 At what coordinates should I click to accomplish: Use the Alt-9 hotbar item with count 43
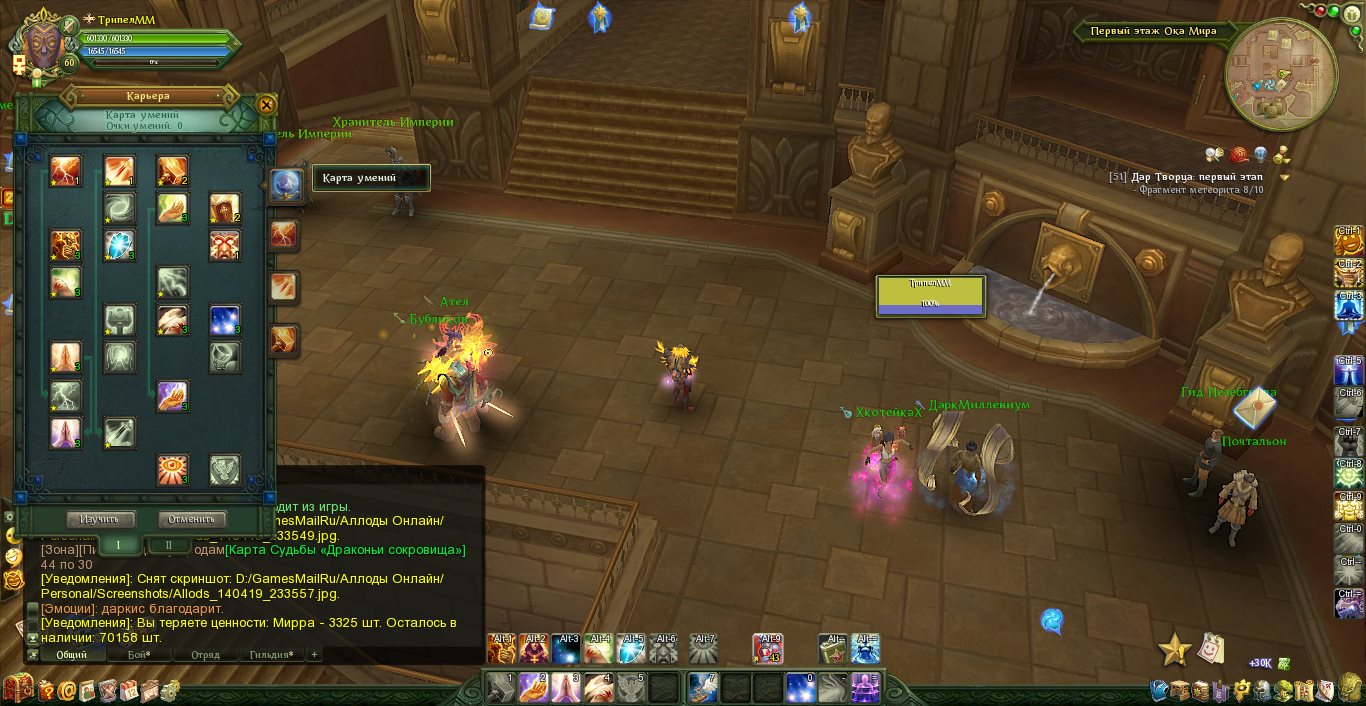(x=768, y=648)
